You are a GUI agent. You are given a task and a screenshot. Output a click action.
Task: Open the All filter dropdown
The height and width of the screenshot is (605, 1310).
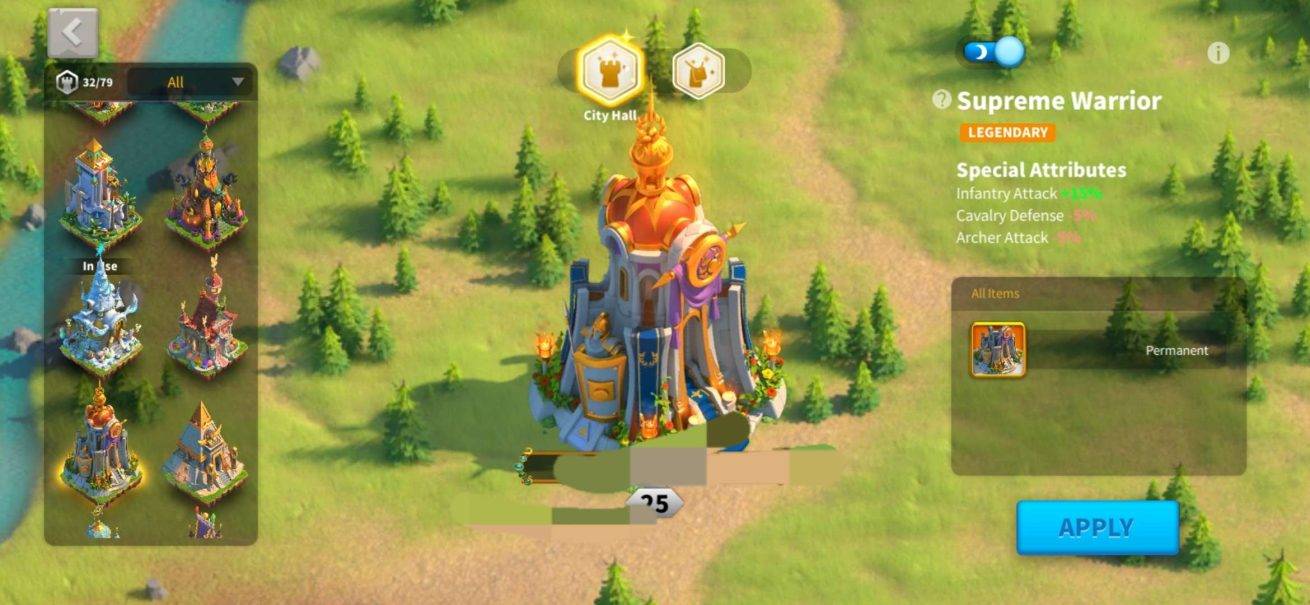pos(190,82)
